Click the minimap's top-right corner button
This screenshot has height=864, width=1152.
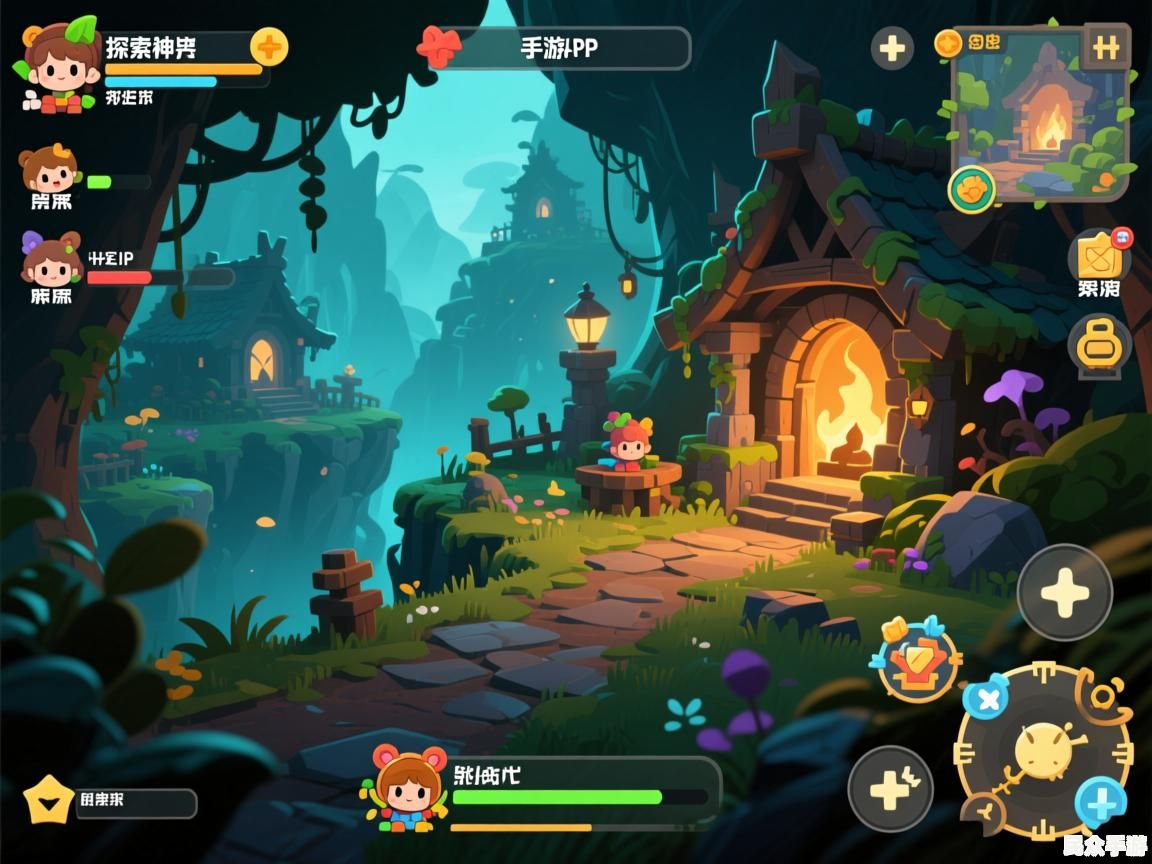coord(1106,47)
